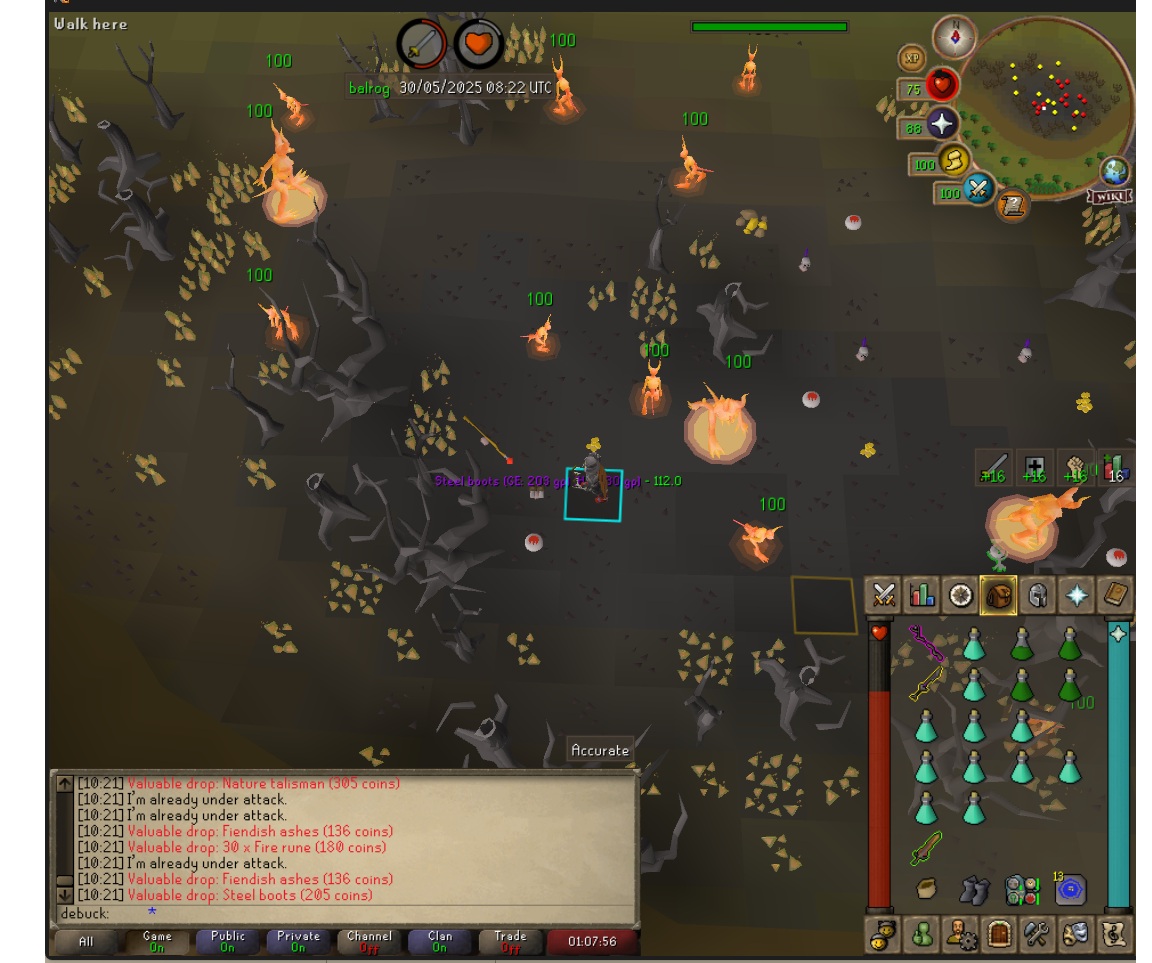
Task: Switch to the Skills tab
Action: click(x=922, y=595)
